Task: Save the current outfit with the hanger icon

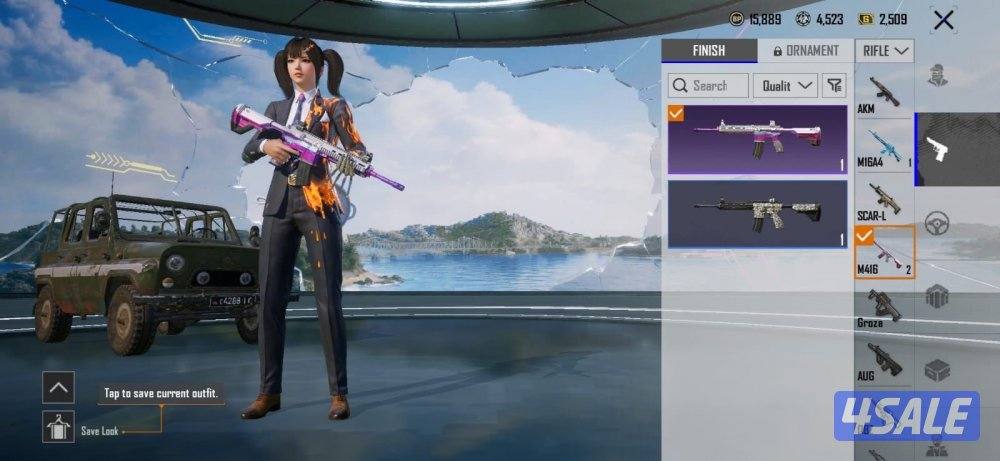Action: [59, 427]
